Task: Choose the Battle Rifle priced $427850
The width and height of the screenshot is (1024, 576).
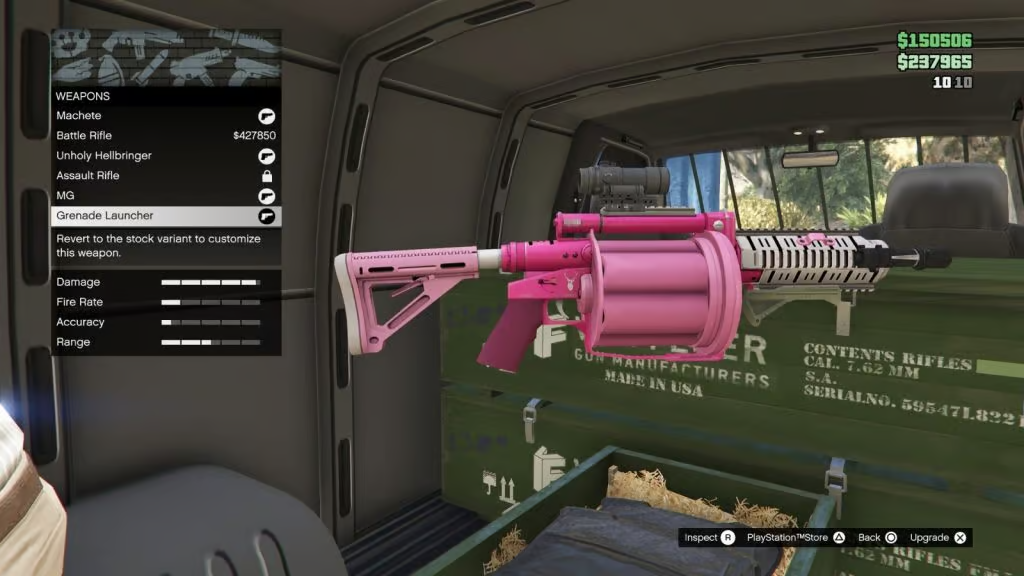Action: [166, 136]
